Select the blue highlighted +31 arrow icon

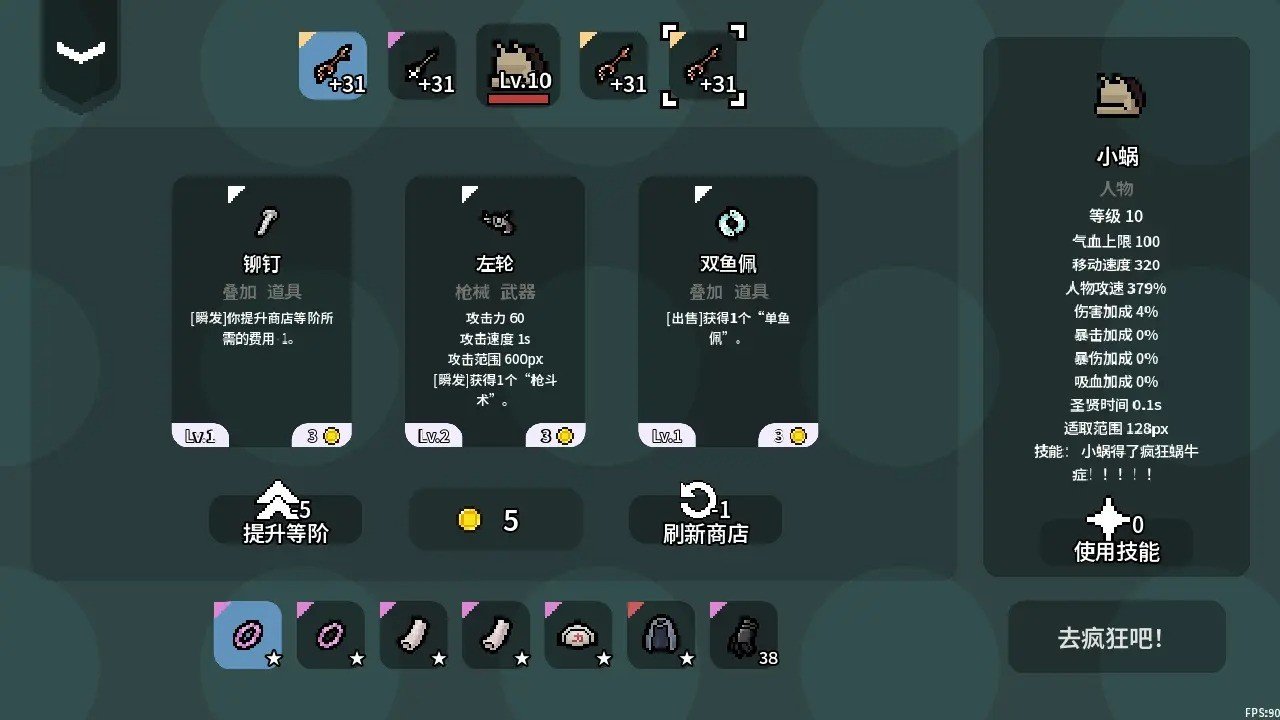(333, 65)
